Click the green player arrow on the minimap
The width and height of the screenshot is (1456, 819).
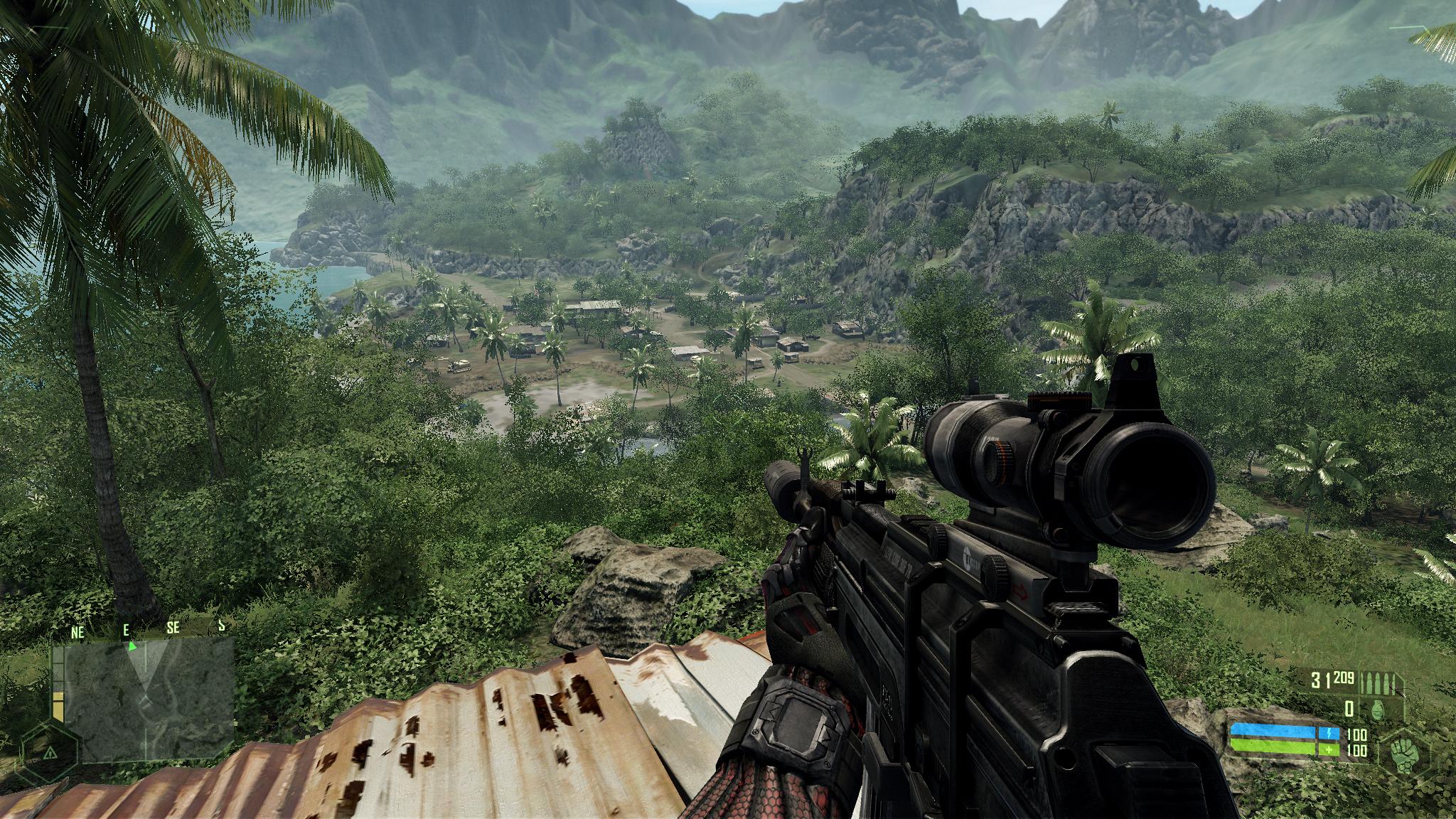[132, 646]
